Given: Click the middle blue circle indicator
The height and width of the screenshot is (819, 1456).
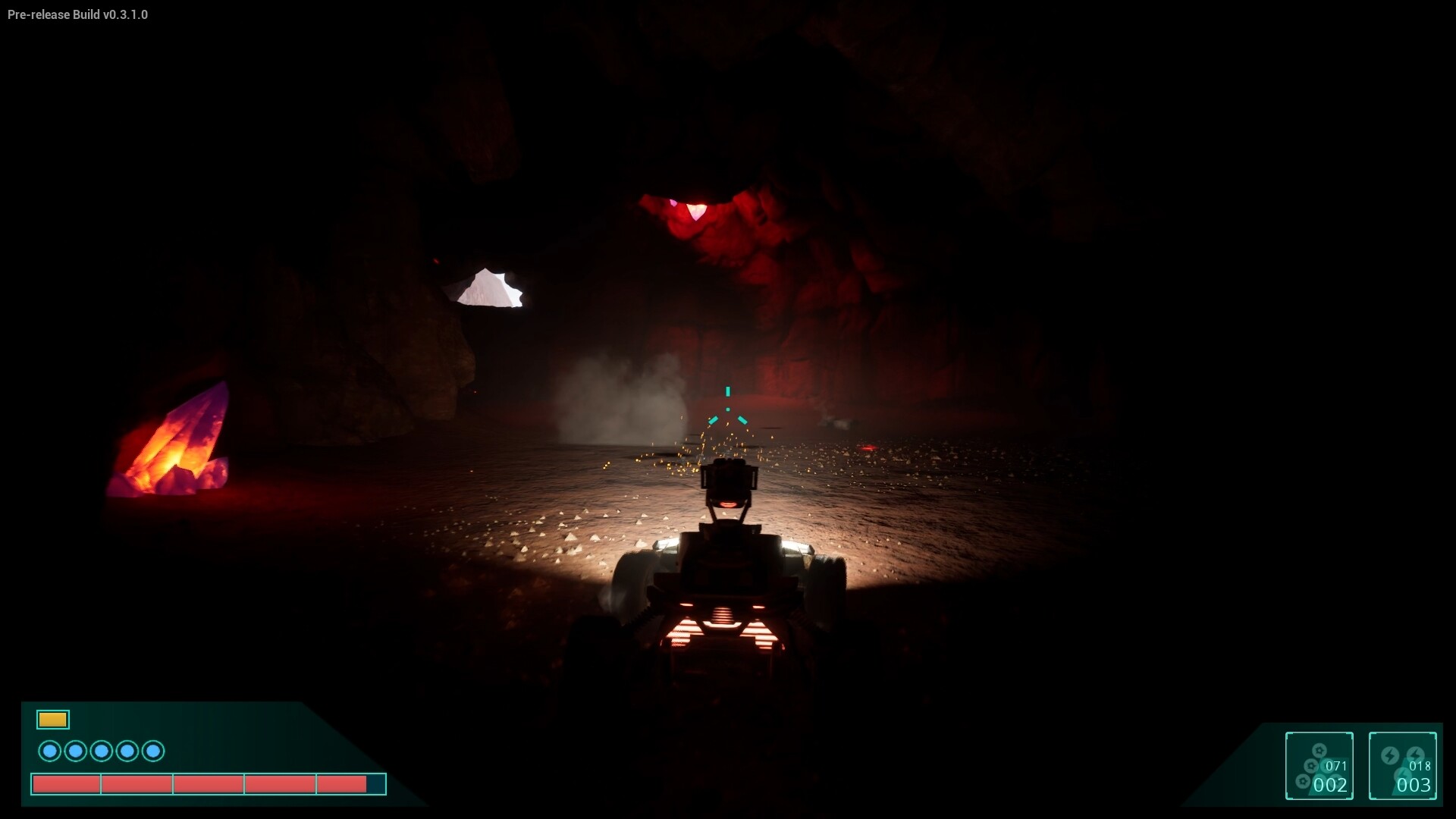Looking at the screenshot, I should (x=102, y=751).
